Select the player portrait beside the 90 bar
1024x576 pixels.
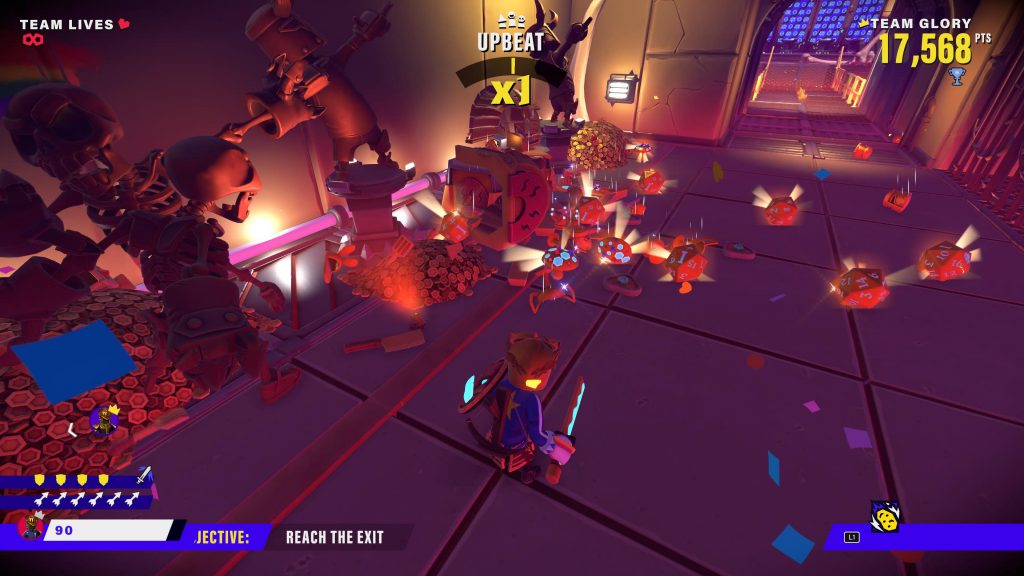(32, 526)
